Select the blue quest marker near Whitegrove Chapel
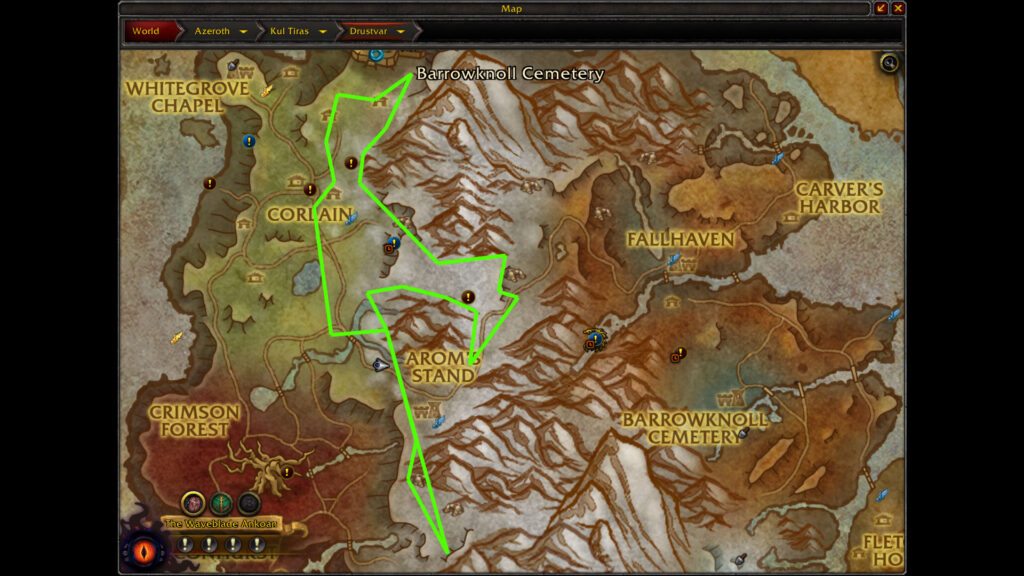The image size is (1024, 576). click(x=248, y=141)
